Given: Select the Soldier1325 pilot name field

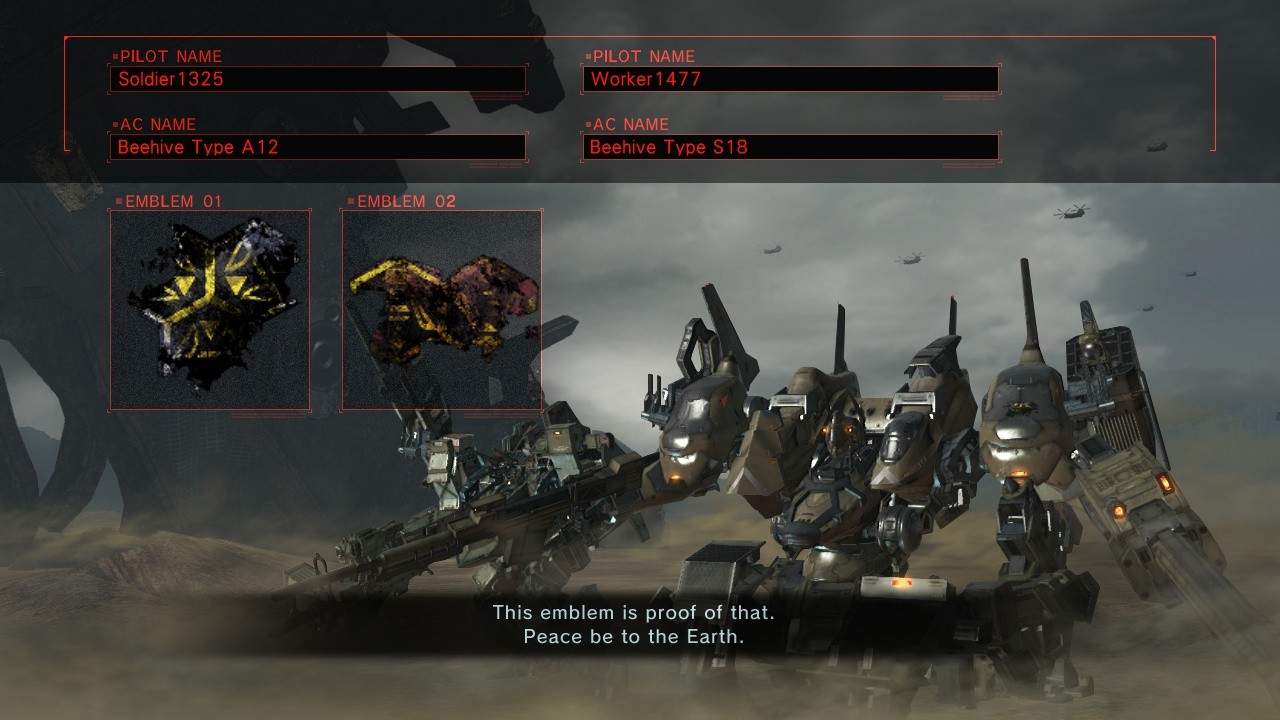Looking at the screenshot, I should pyautogui.click(x=317, y=79).
